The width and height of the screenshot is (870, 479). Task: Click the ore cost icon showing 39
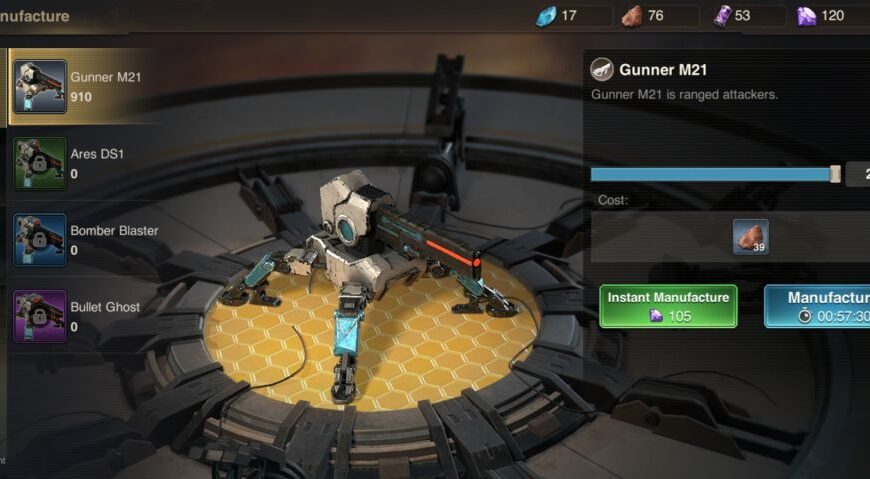[x=750, y=237]
